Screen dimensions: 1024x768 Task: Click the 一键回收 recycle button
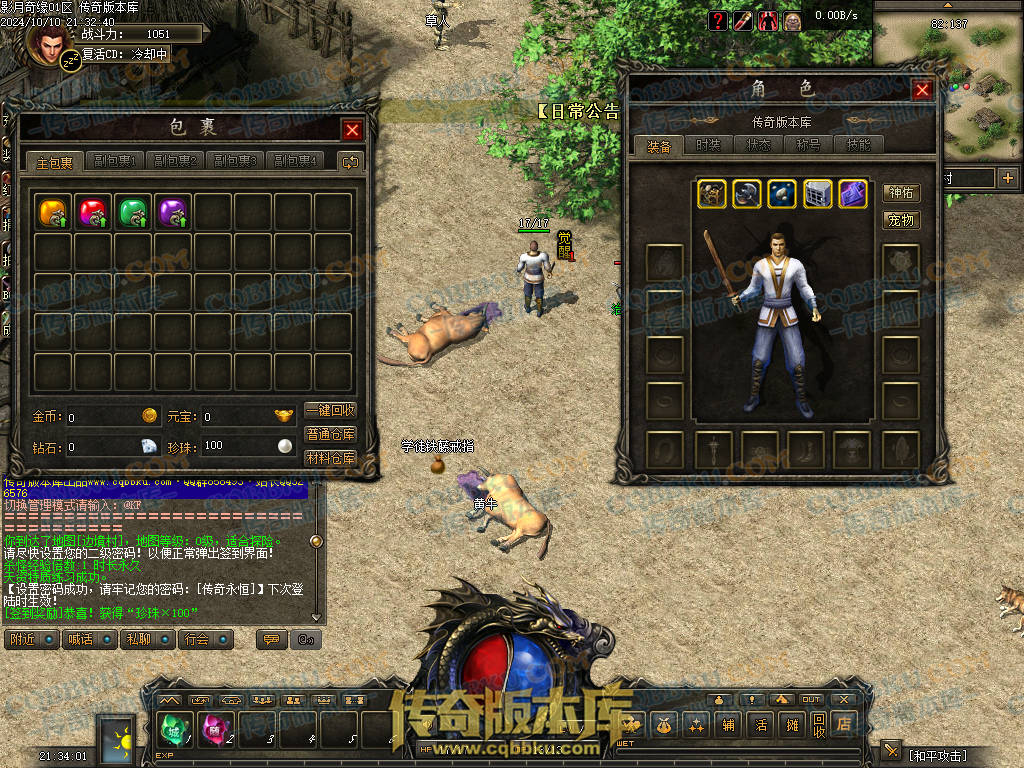[x=330, y=411]
